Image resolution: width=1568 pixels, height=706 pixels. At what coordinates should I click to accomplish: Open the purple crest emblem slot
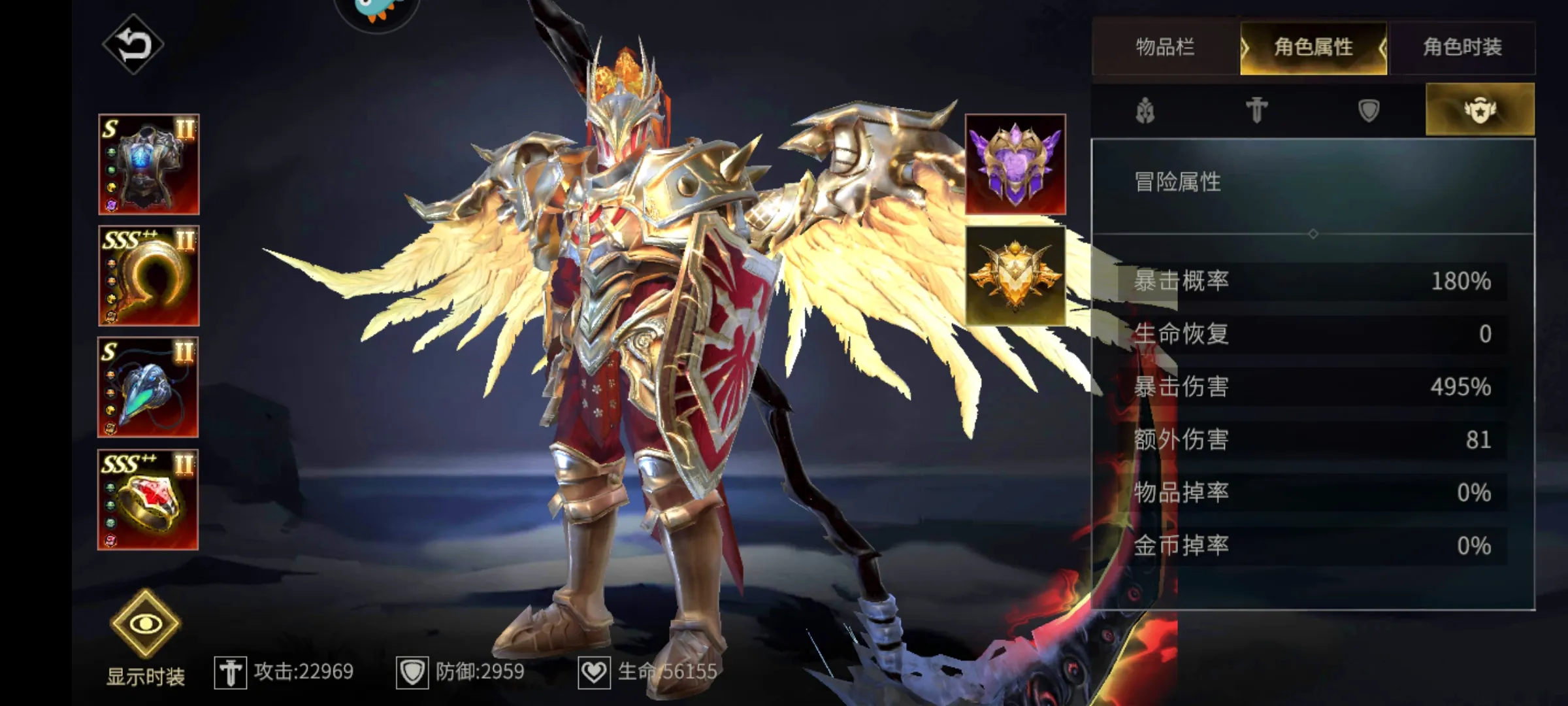pyautogui.click(x=1015, y=165)
